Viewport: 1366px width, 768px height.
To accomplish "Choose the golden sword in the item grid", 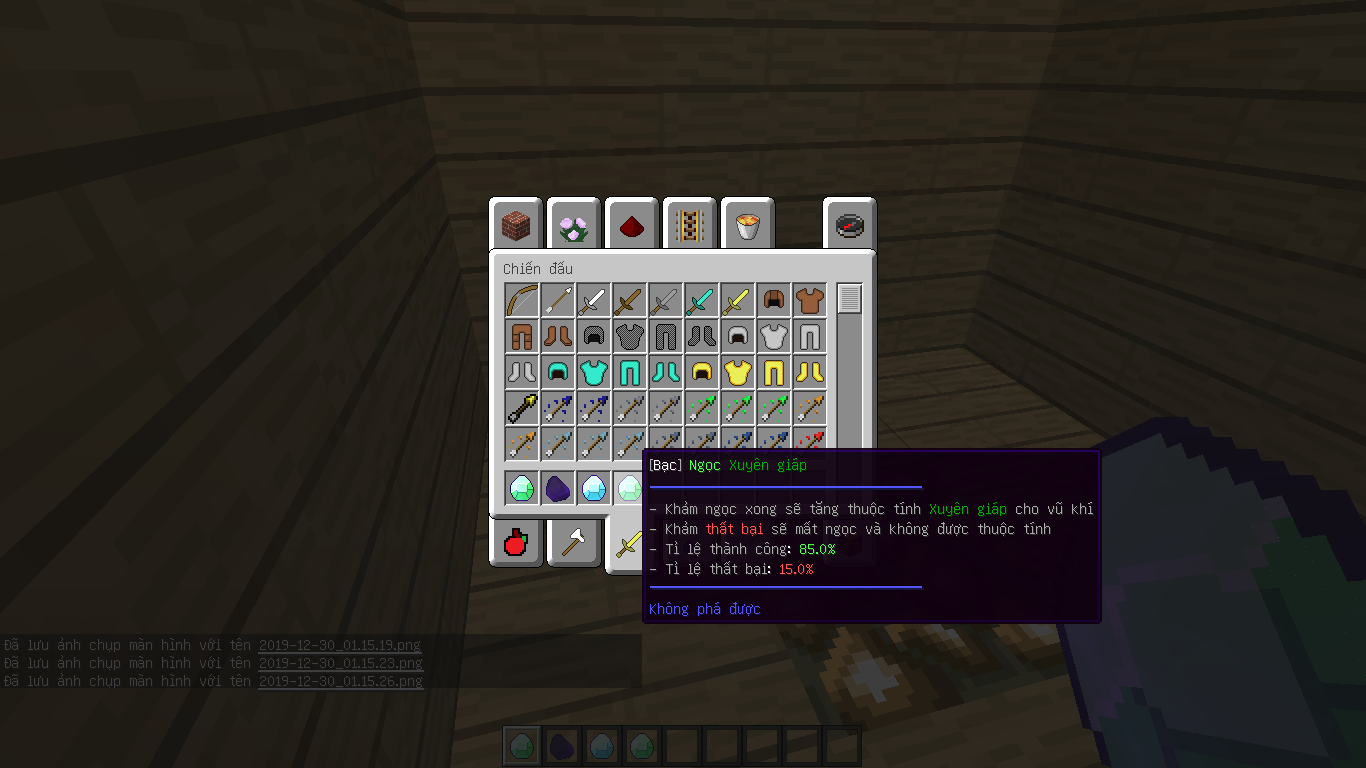I will click(737, 299).
